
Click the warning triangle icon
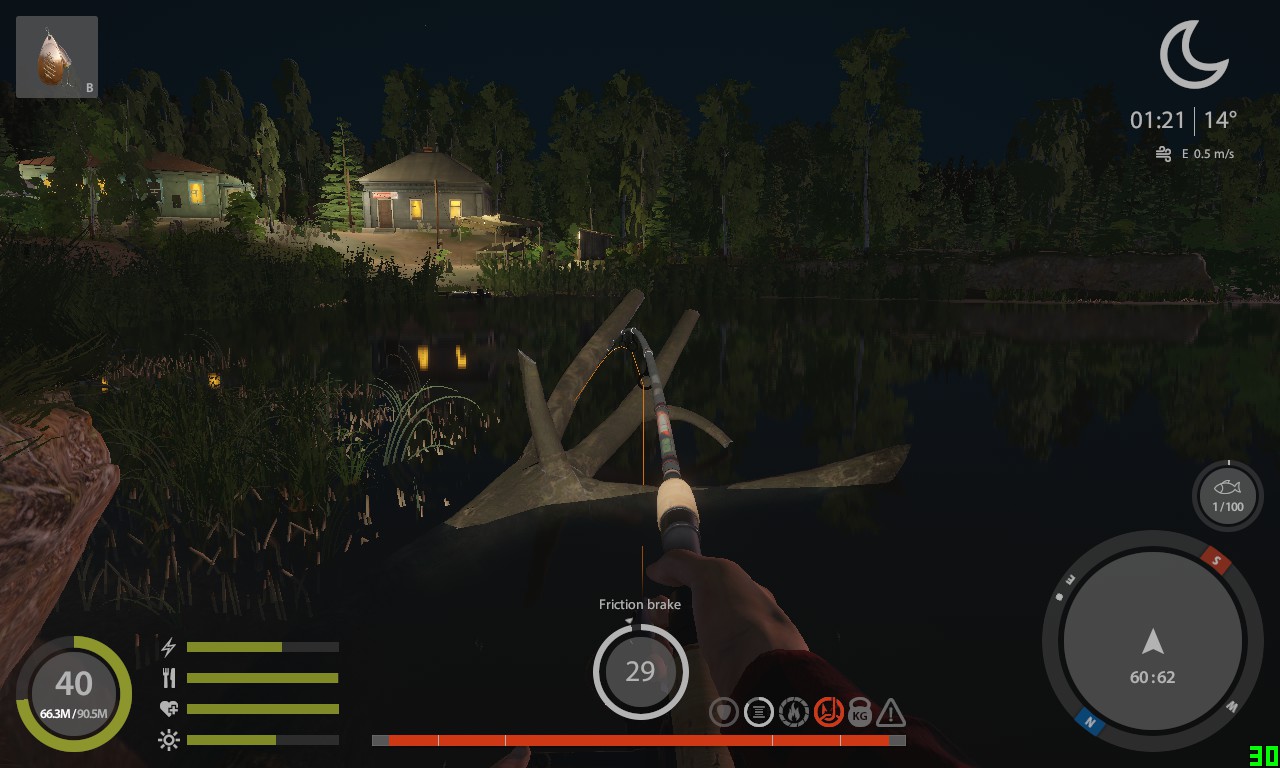pos(890,713)
